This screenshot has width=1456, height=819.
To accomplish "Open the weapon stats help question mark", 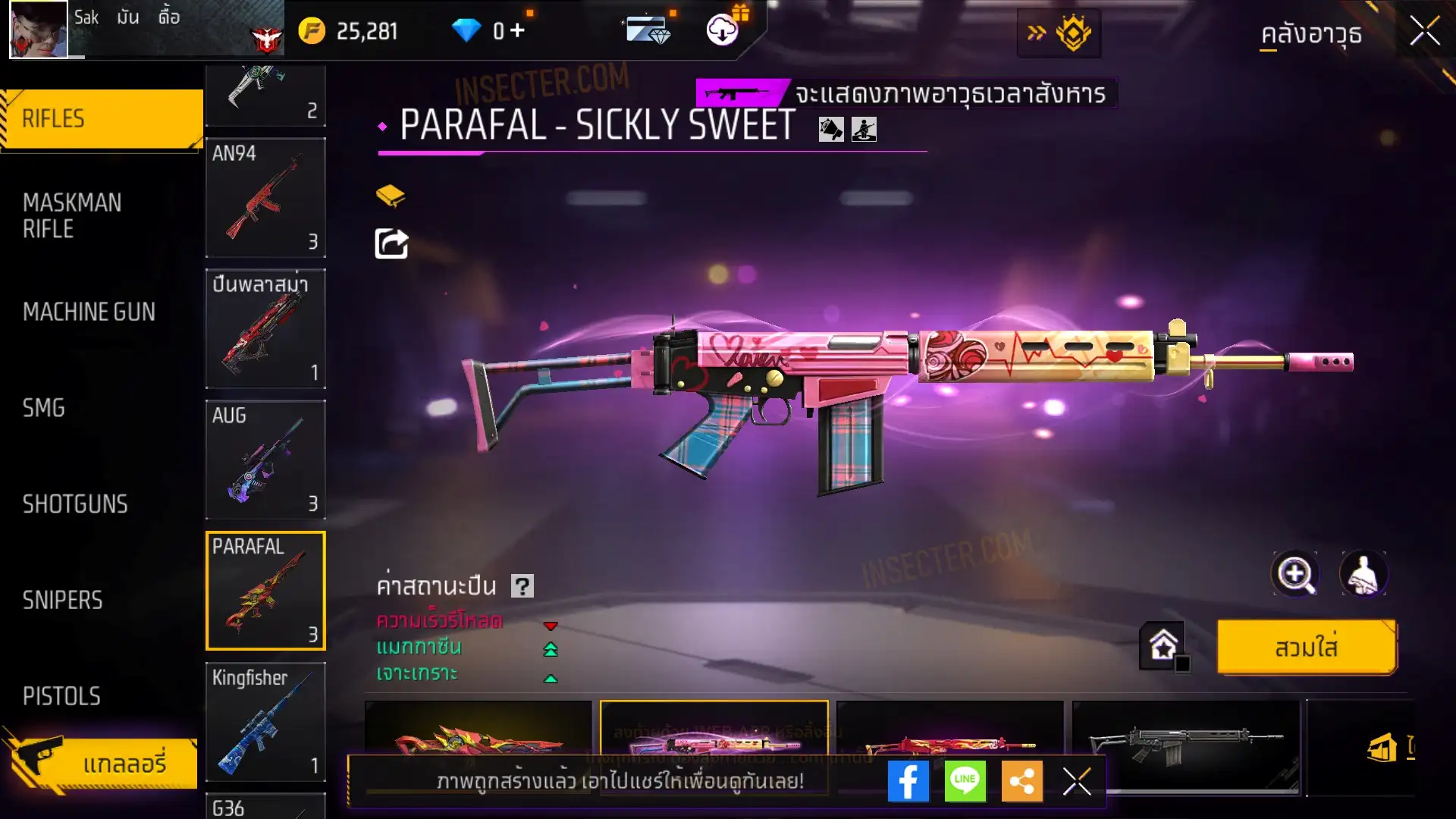I will click(x=522, y=586).
